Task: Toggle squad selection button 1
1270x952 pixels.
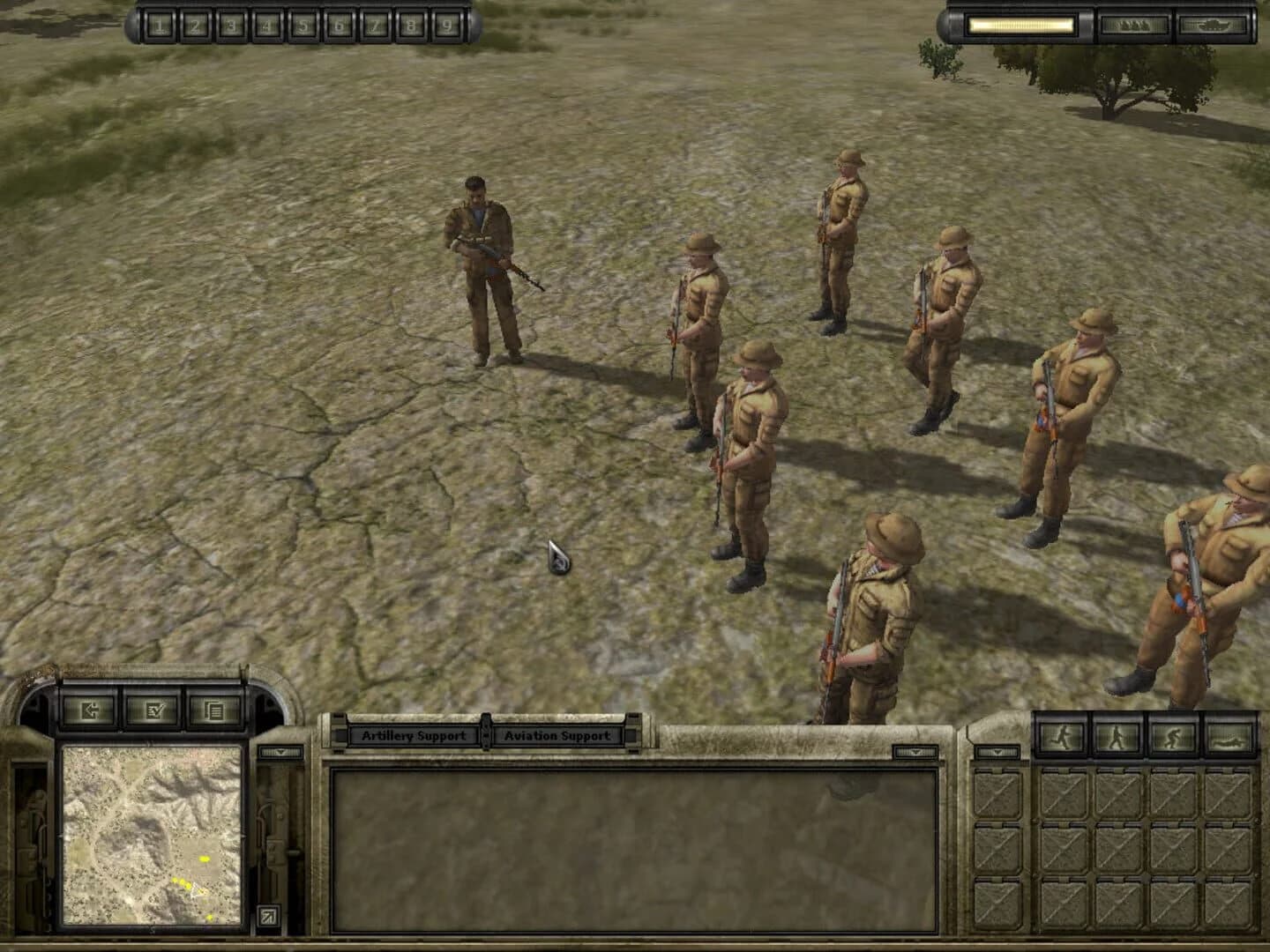Action: [x=160, y=24]
